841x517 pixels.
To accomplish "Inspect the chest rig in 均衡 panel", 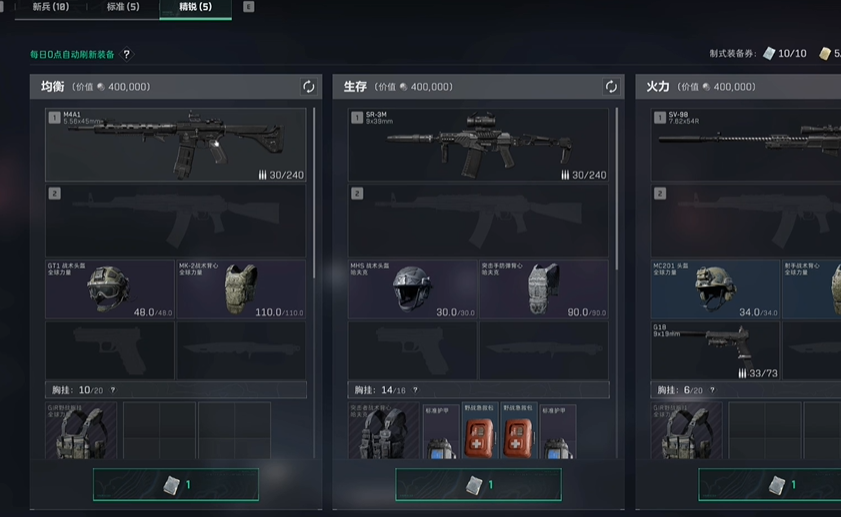I will coord(81,431).
